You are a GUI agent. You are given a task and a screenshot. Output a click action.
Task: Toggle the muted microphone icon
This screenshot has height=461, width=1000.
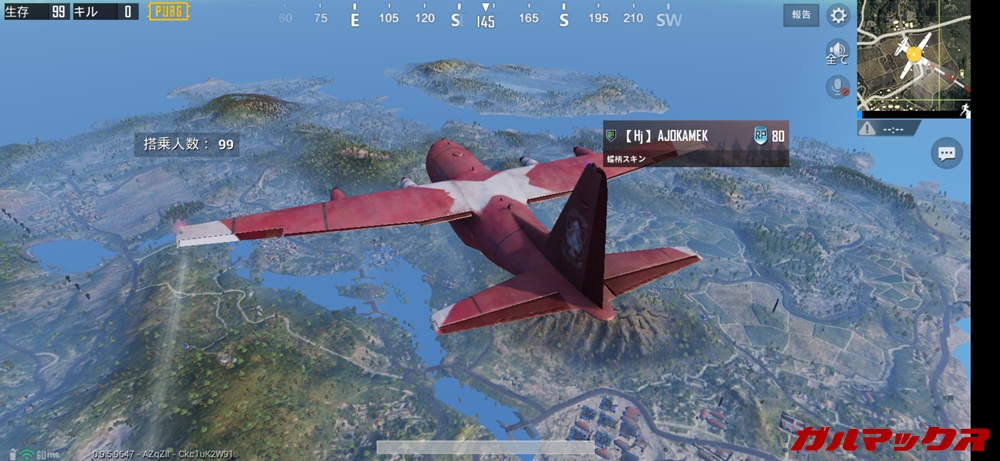(x=837, y=87)
